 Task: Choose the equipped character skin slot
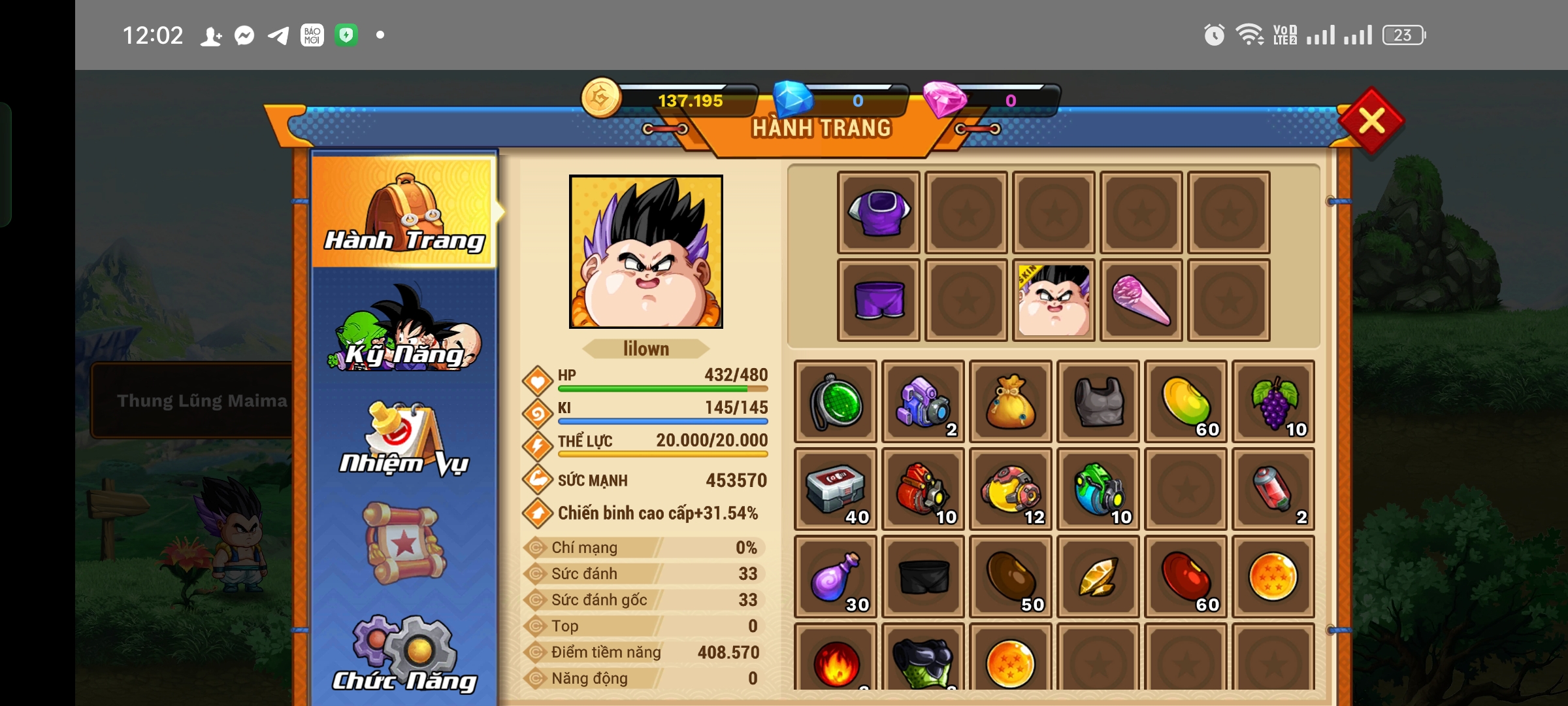point(1054,300)
